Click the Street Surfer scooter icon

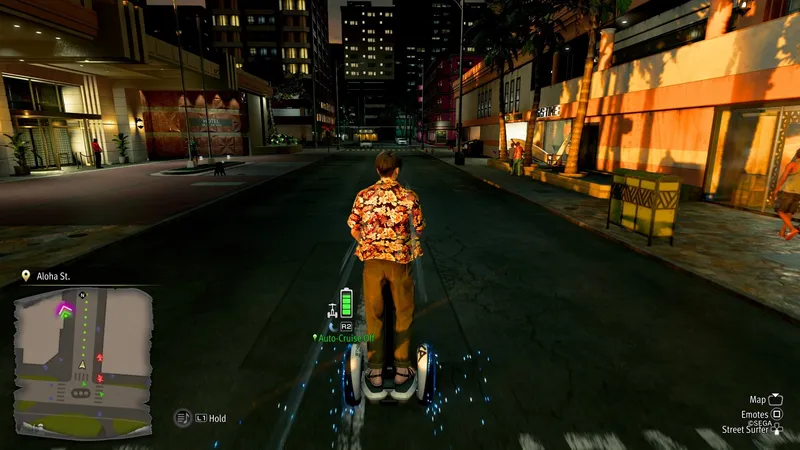click(331, 309)
